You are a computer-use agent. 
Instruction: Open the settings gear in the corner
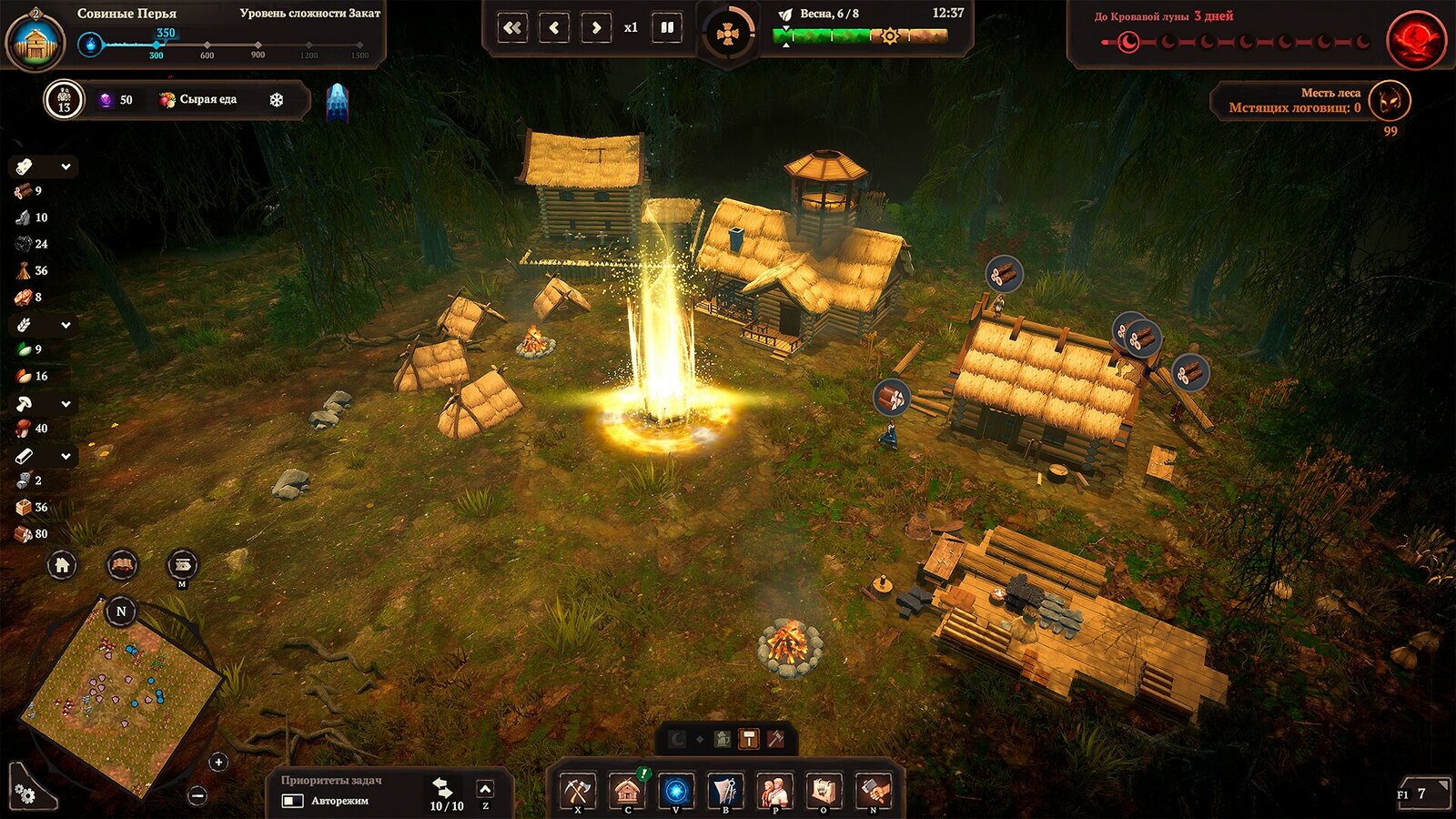click(25, 794)
